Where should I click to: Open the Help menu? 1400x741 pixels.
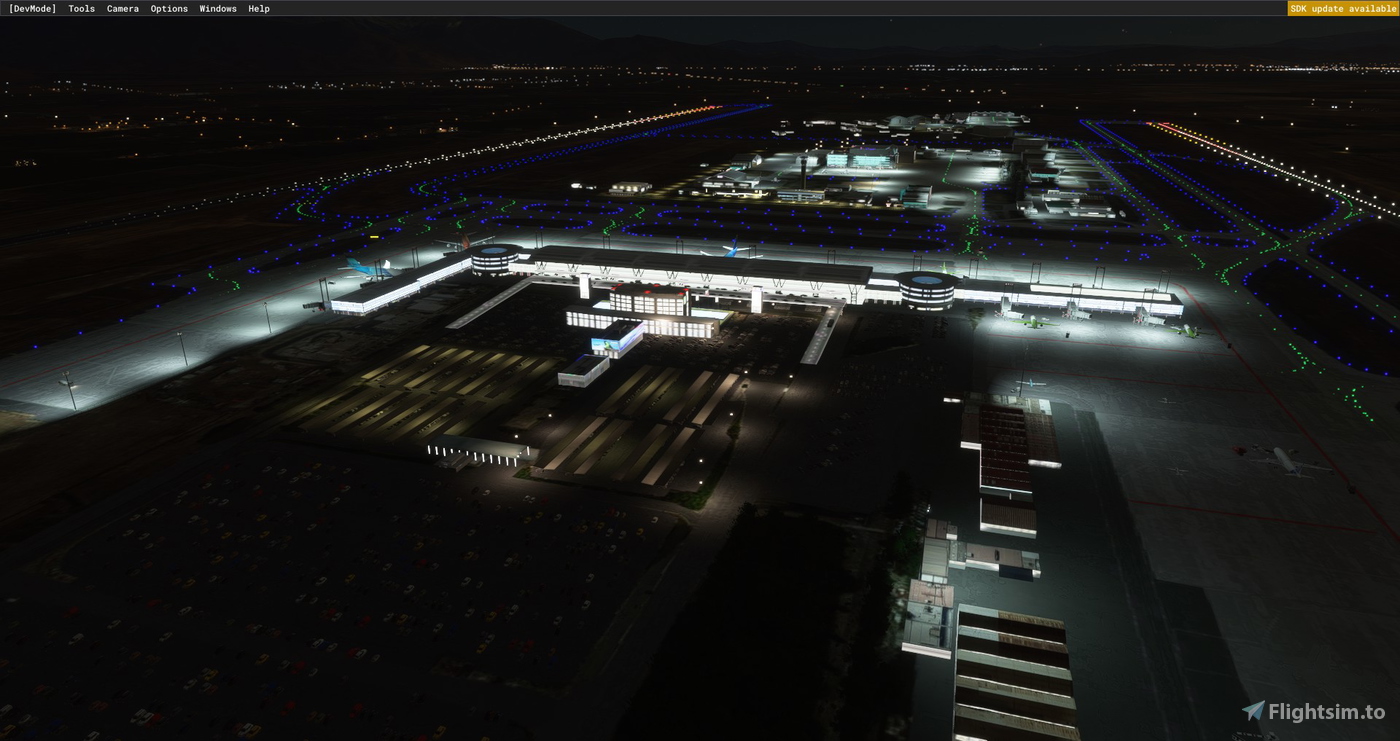pos(257,8)
